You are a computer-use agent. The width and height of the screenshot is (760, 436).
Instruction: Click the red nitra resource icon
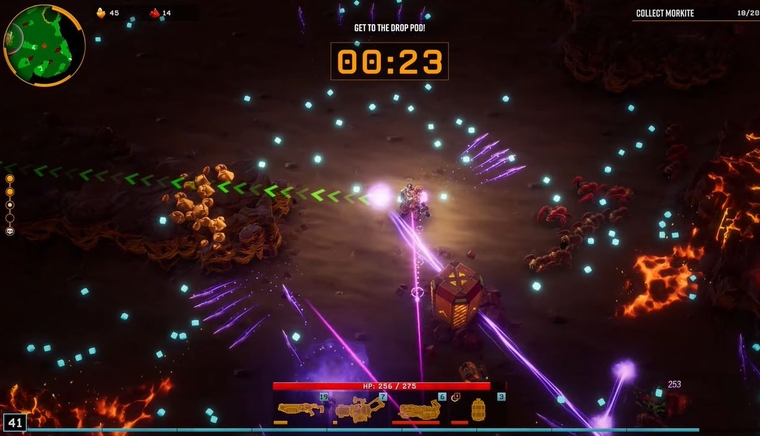tap(154, 13)
